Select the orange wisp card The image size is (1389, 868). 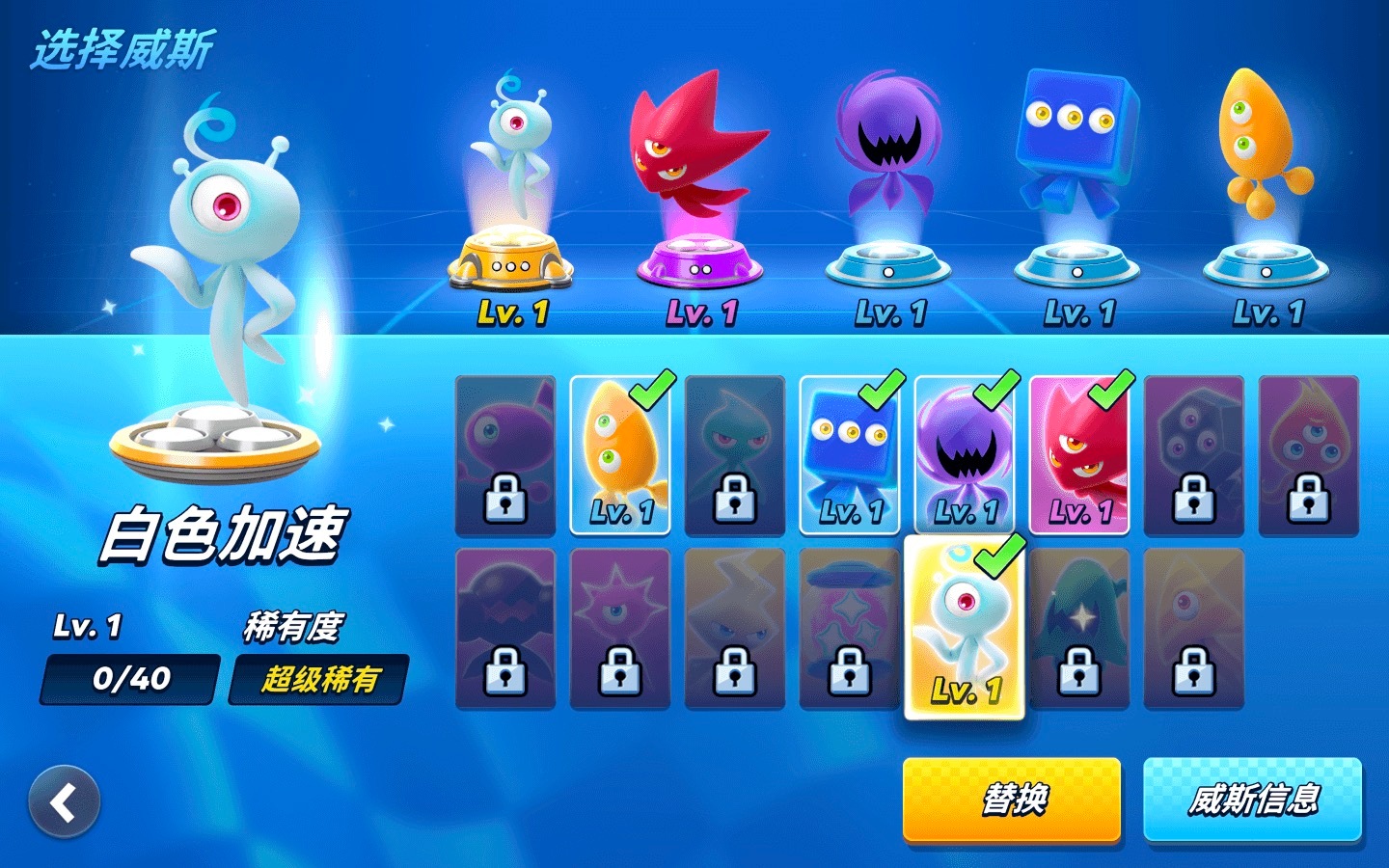620,454
